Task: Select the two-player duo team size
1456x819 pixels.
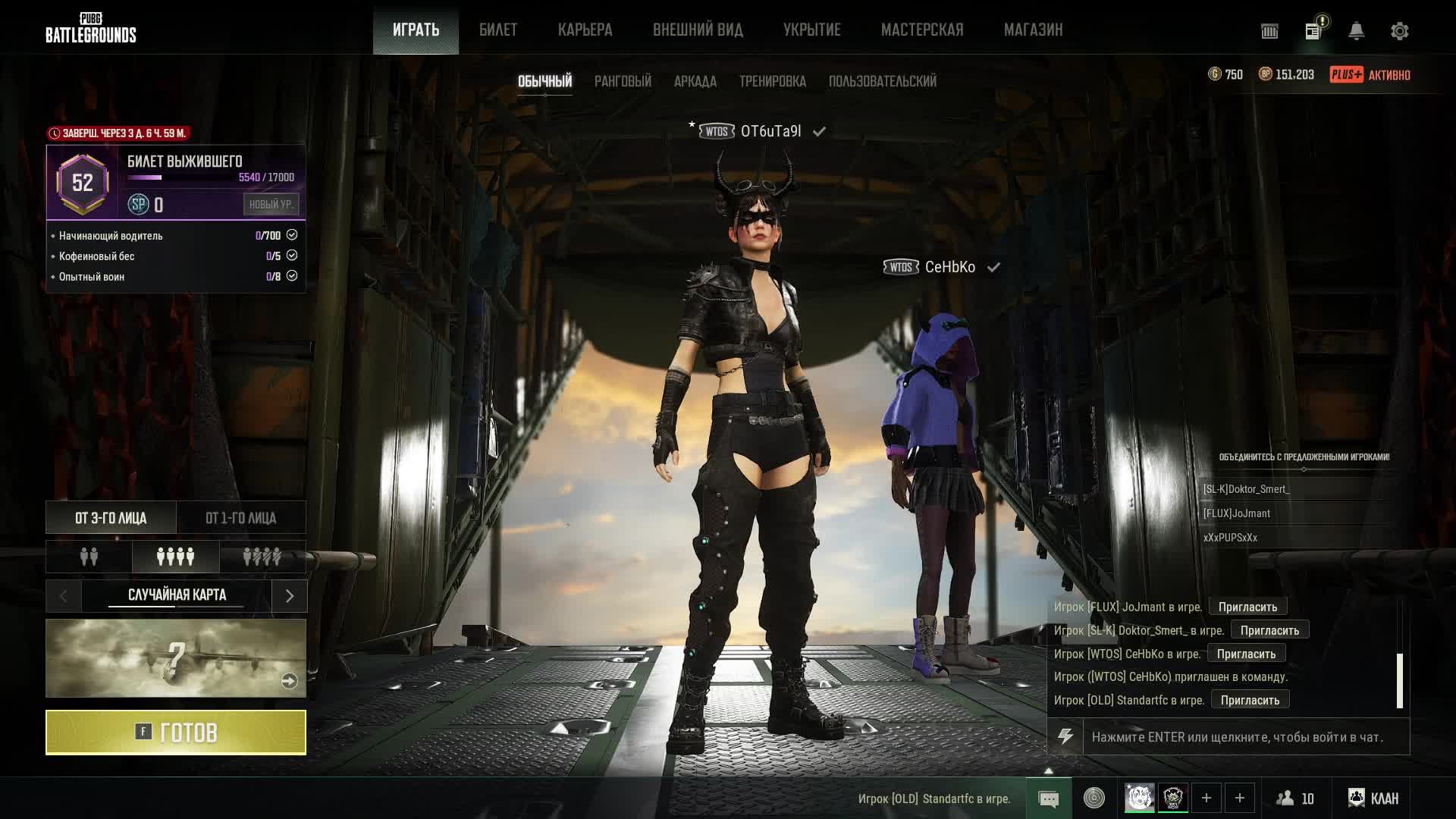Action: [89, 557]
